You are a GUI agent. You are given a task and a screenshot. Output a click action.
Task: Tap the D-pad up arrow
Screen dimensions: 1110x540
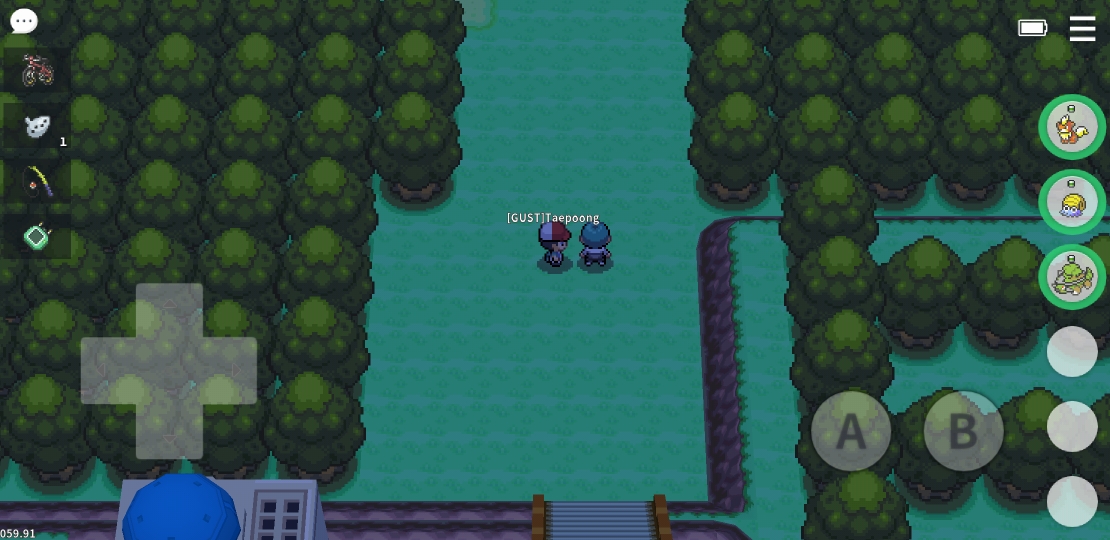(169, 312)
